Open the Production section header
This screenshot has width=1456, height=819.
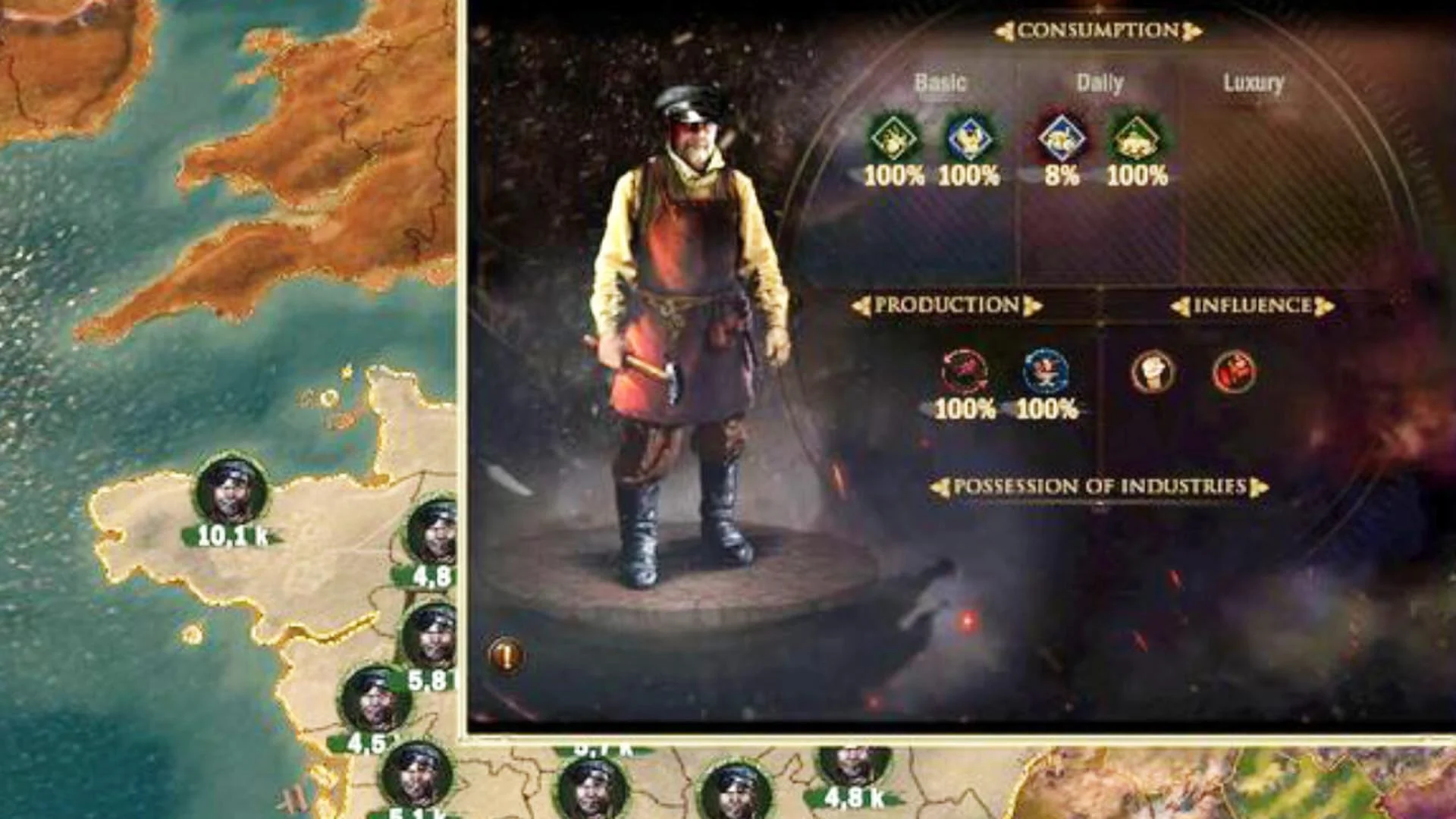[x=946, y=306]
